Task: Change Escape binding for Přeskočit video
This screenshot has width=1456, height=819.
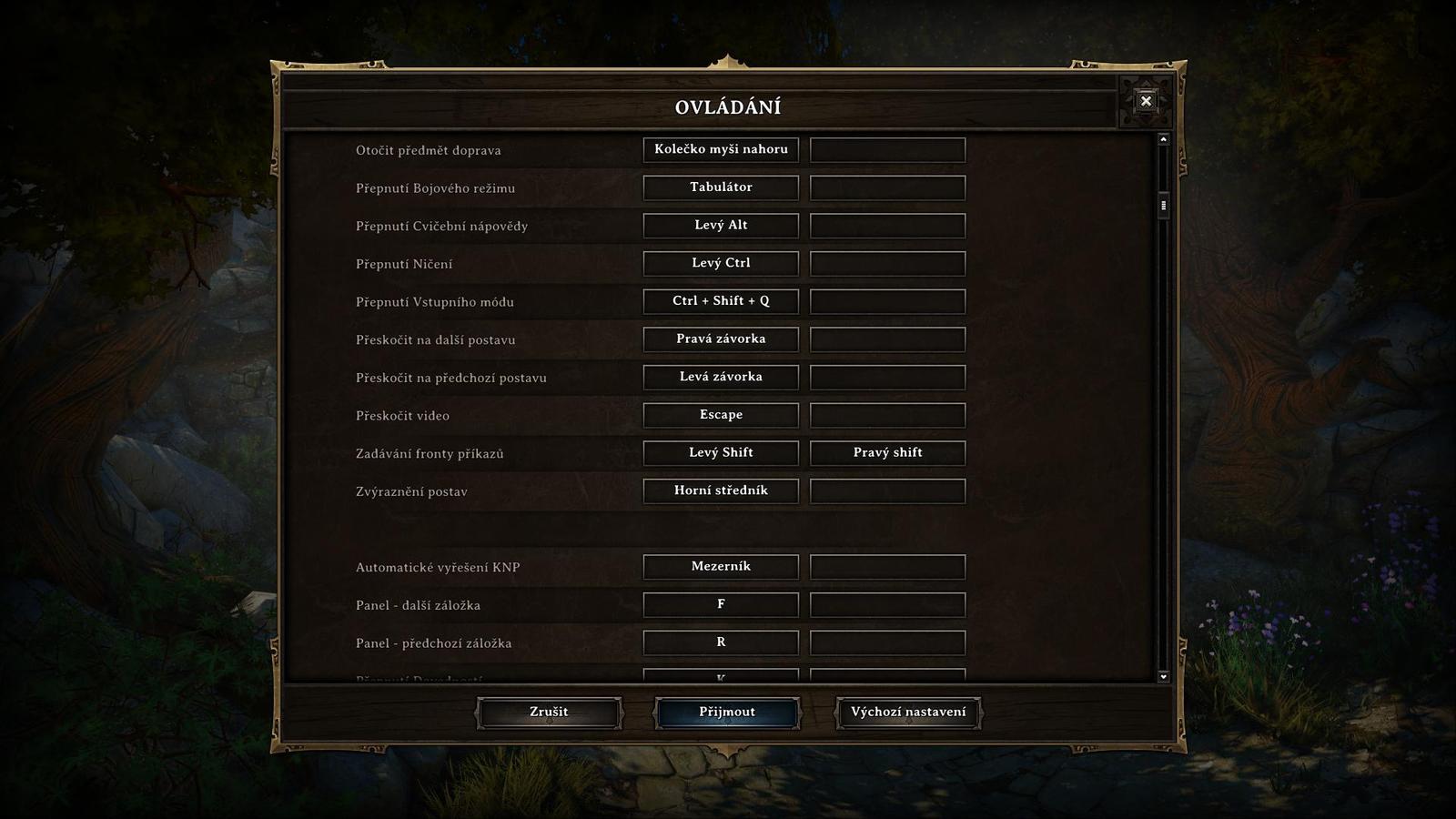Action: [x=721, y=415]
